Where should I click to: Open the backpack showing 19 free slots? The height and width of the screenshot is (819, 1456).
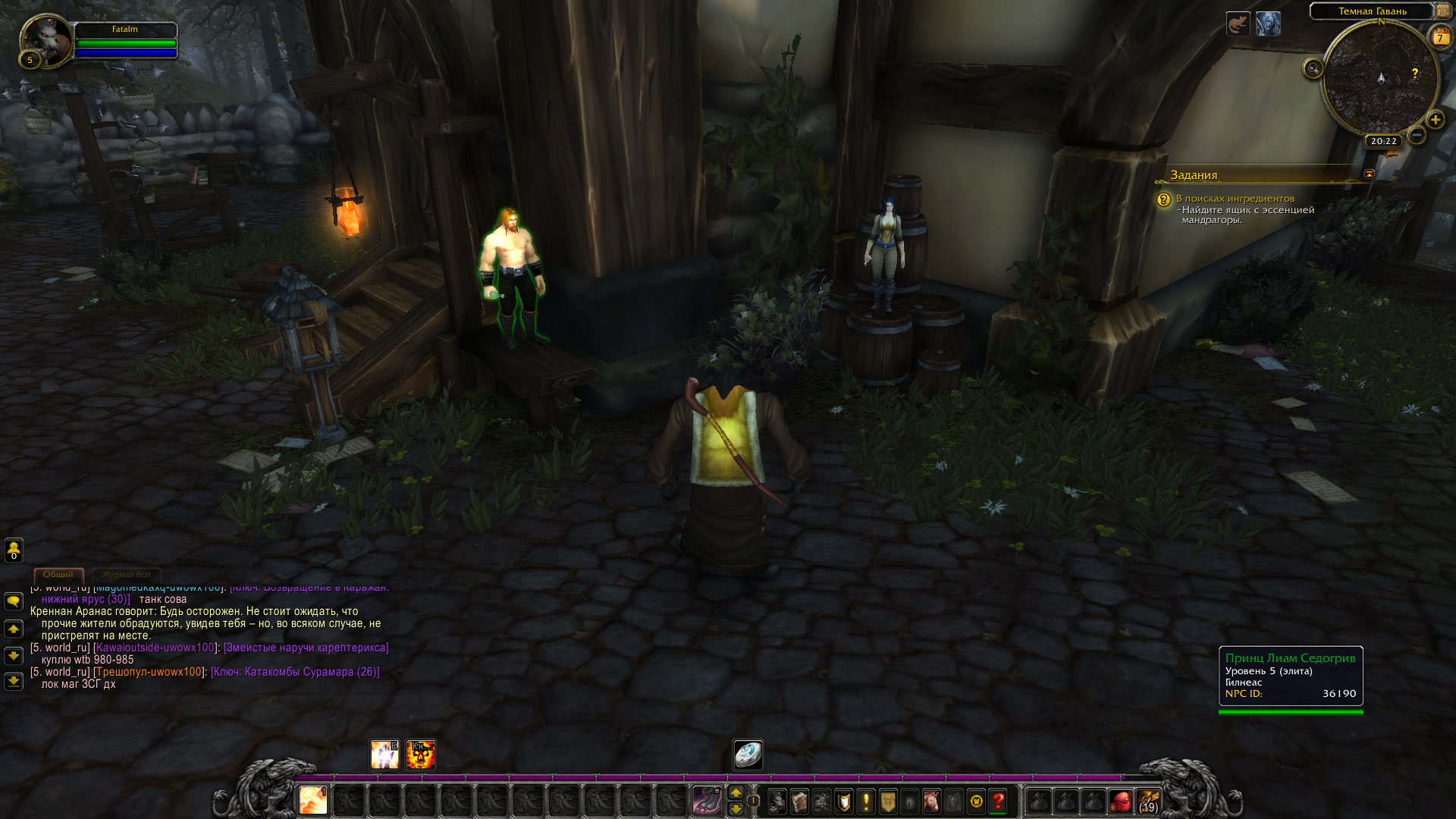tap(1148, 801)
